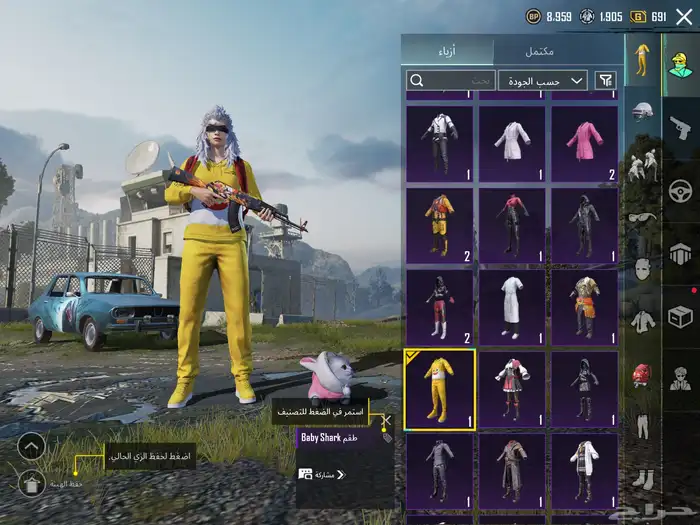Save the current outfit preset
Viewport: 700px width, 525px height.
[31, 484]
